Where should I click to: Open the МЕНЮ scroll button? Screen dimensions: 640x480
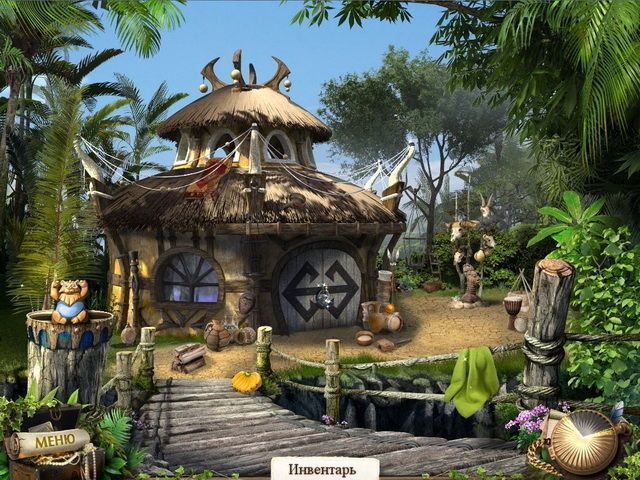(x=47, y=442)
